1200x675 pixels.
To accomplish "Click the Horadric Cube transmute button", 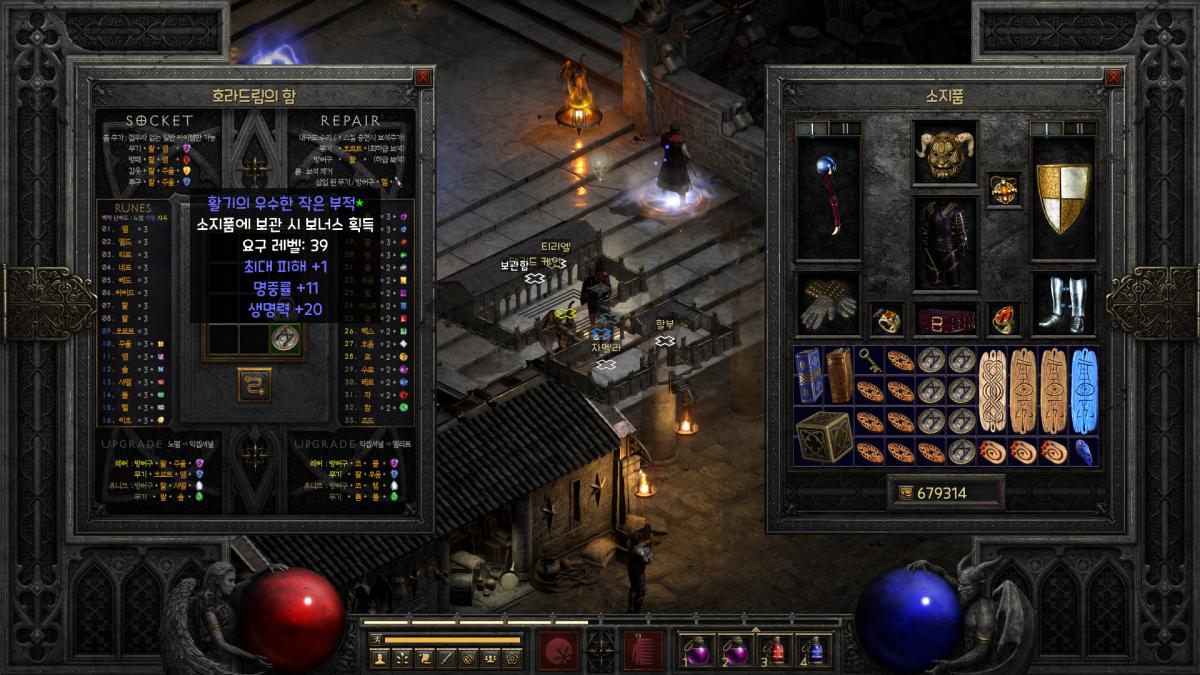I will point(254,384).
